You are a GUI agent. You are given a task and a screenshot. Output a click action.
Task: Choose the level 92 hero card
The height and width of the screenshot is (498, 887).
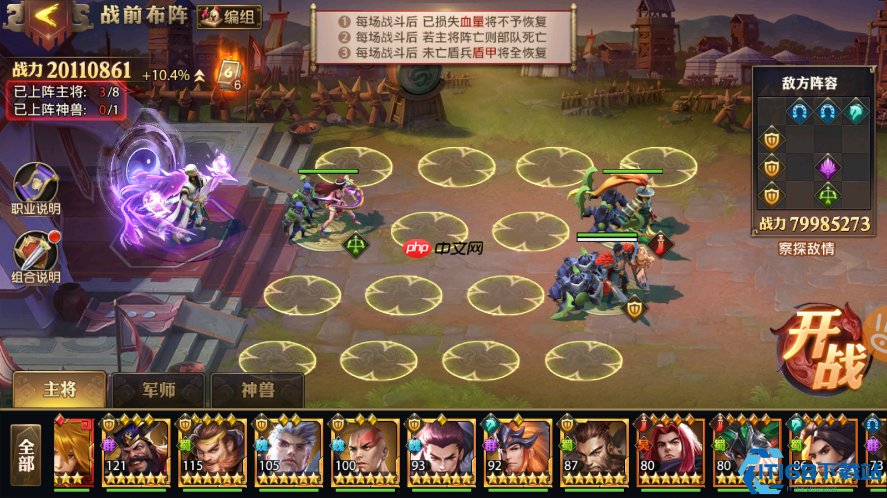point(516,452)
